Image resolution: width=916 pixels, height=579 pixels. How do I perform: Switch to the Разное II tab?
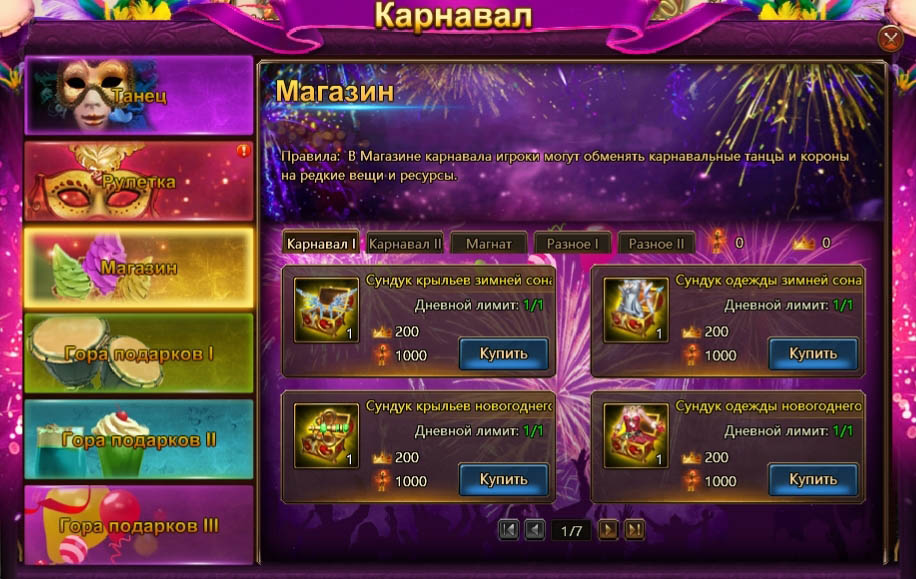tap(656, 243)
